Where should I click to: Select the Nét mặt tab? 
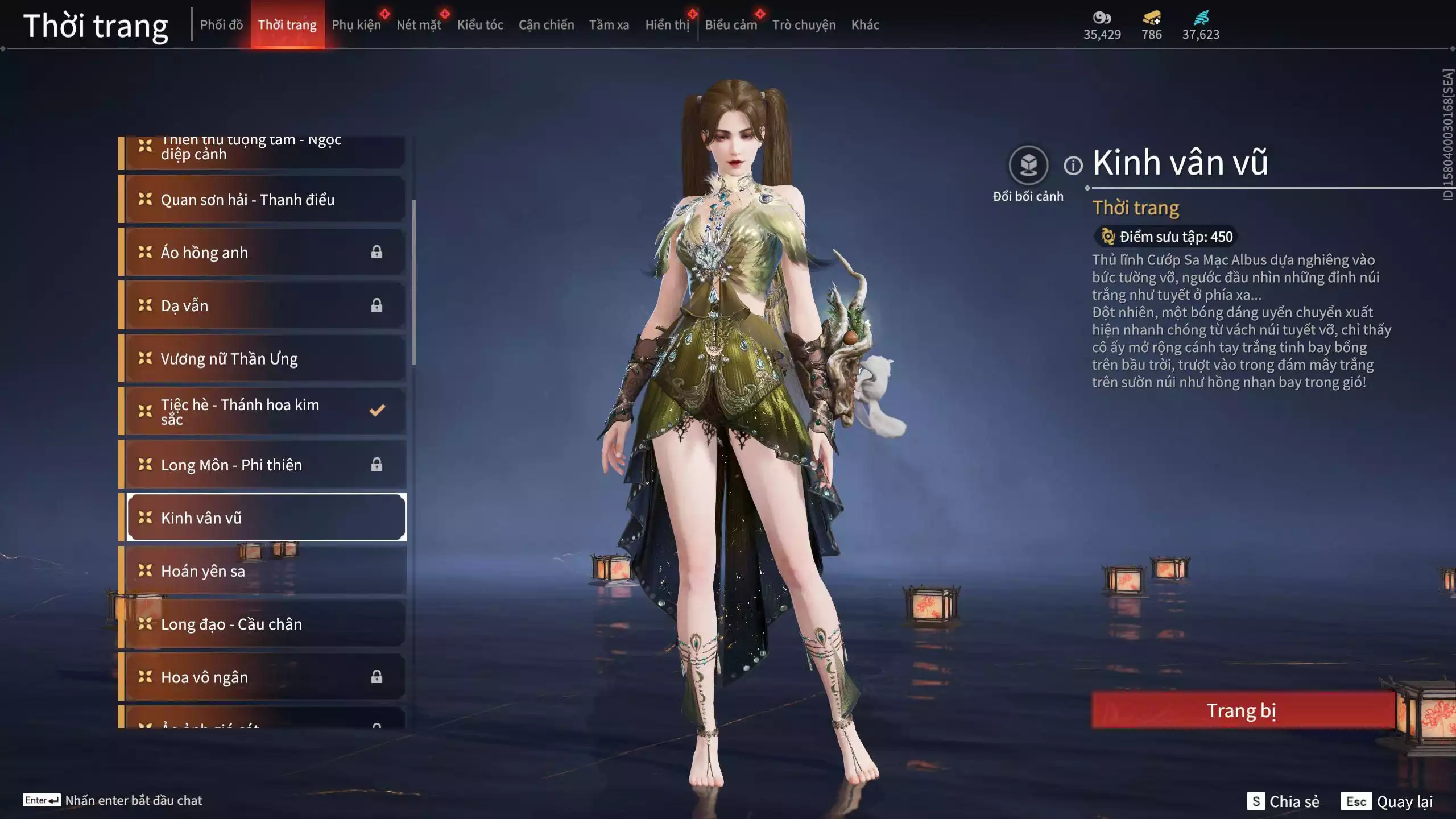tap(419, 25)
